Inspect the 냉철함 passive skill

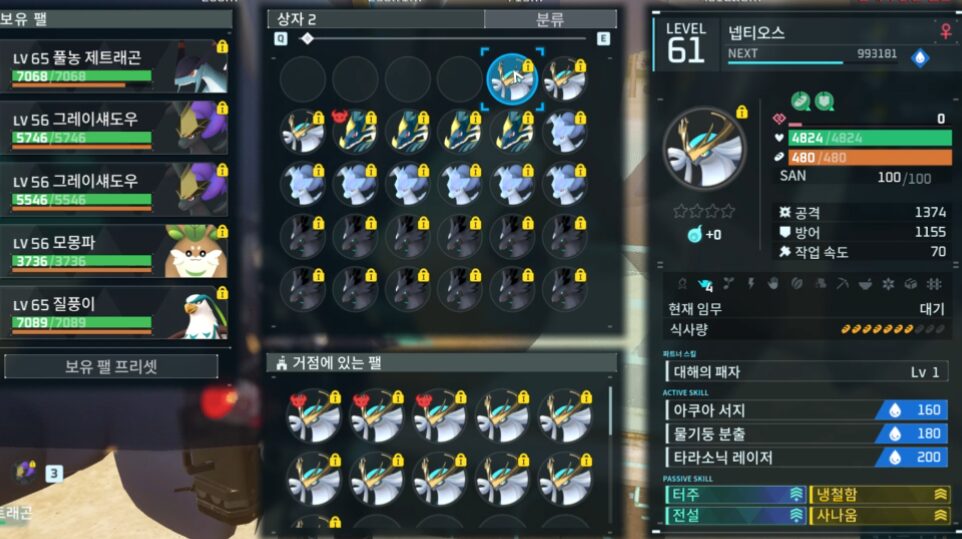click(879, 494)
